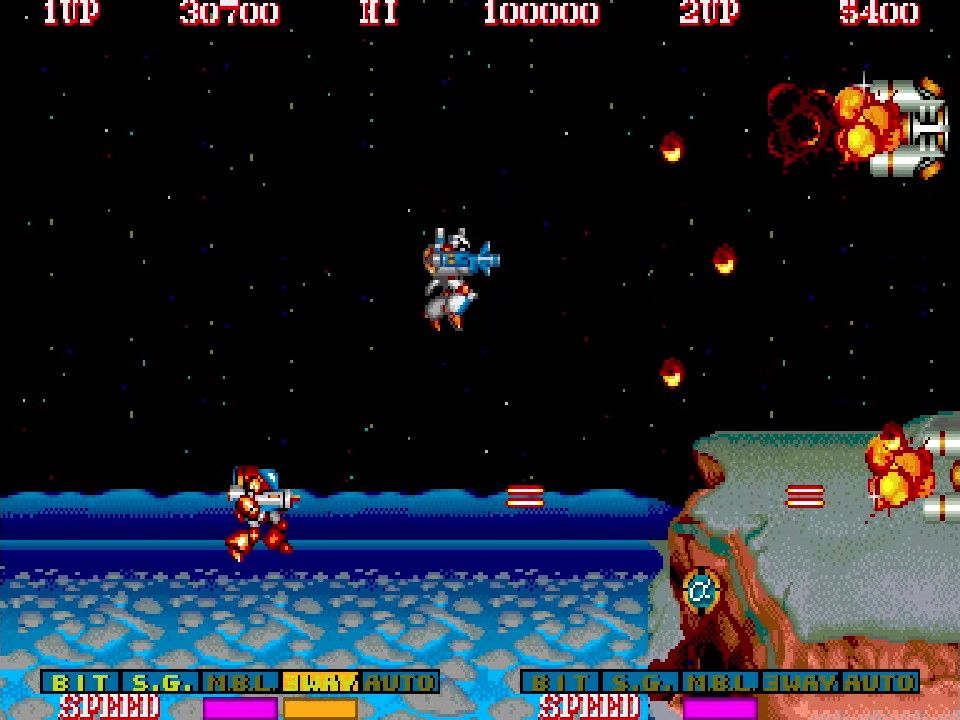Activate player two's AUTO weapon slot

(x=880, y=683)
